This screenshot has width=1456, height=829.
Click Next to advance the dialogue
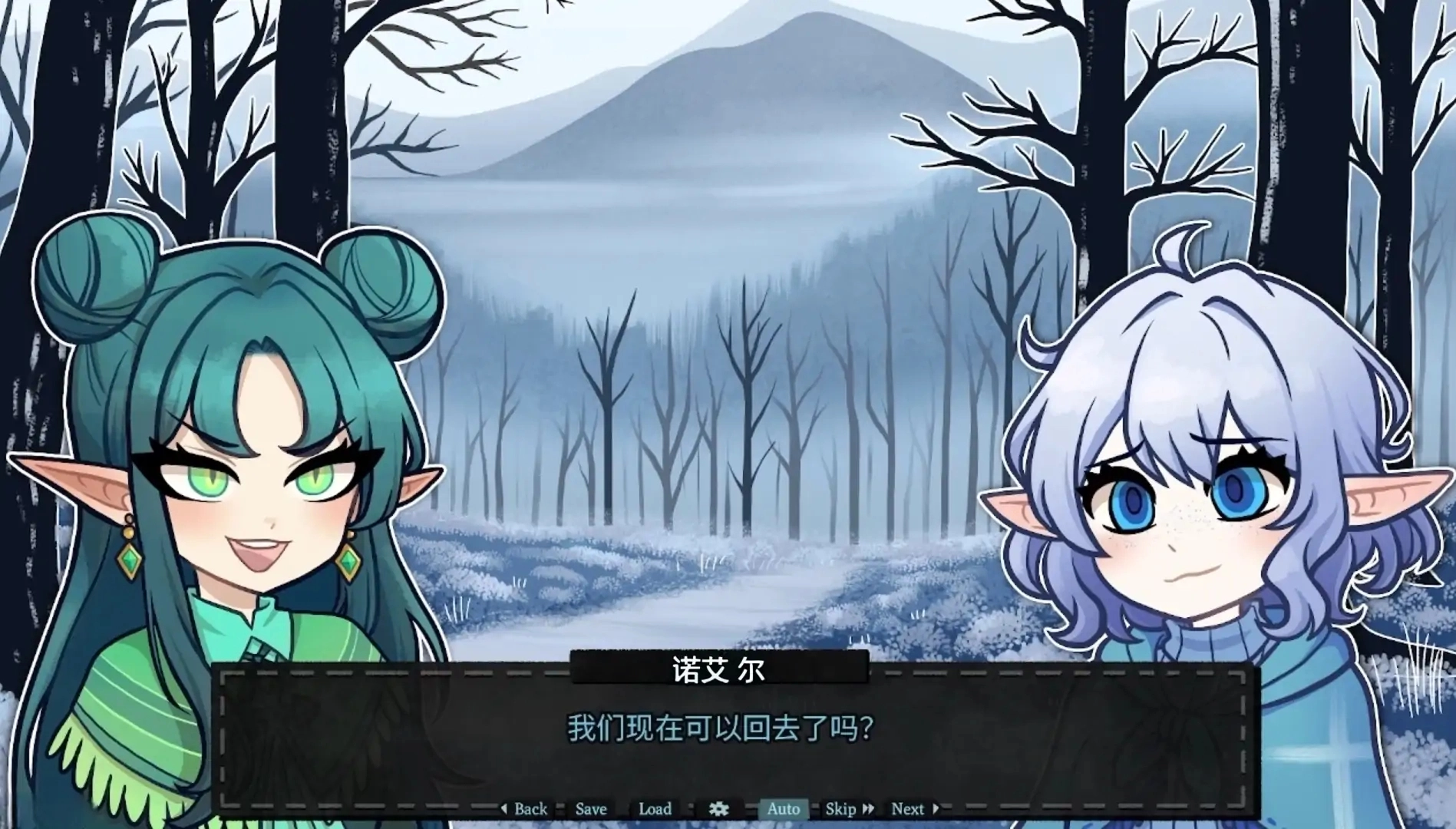click(908, 808)
